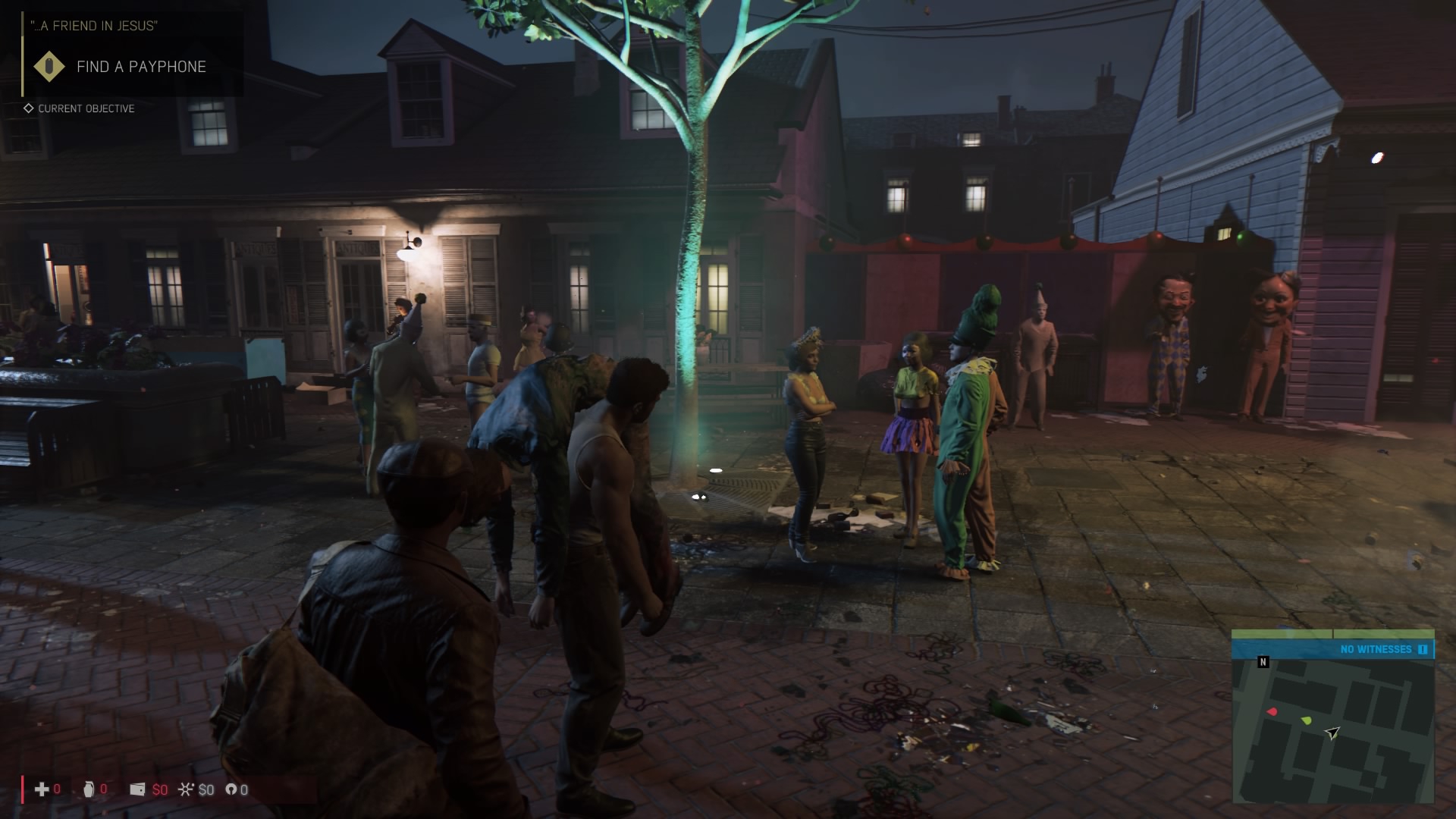Select the medkit cross icon

tap(42, 789)
